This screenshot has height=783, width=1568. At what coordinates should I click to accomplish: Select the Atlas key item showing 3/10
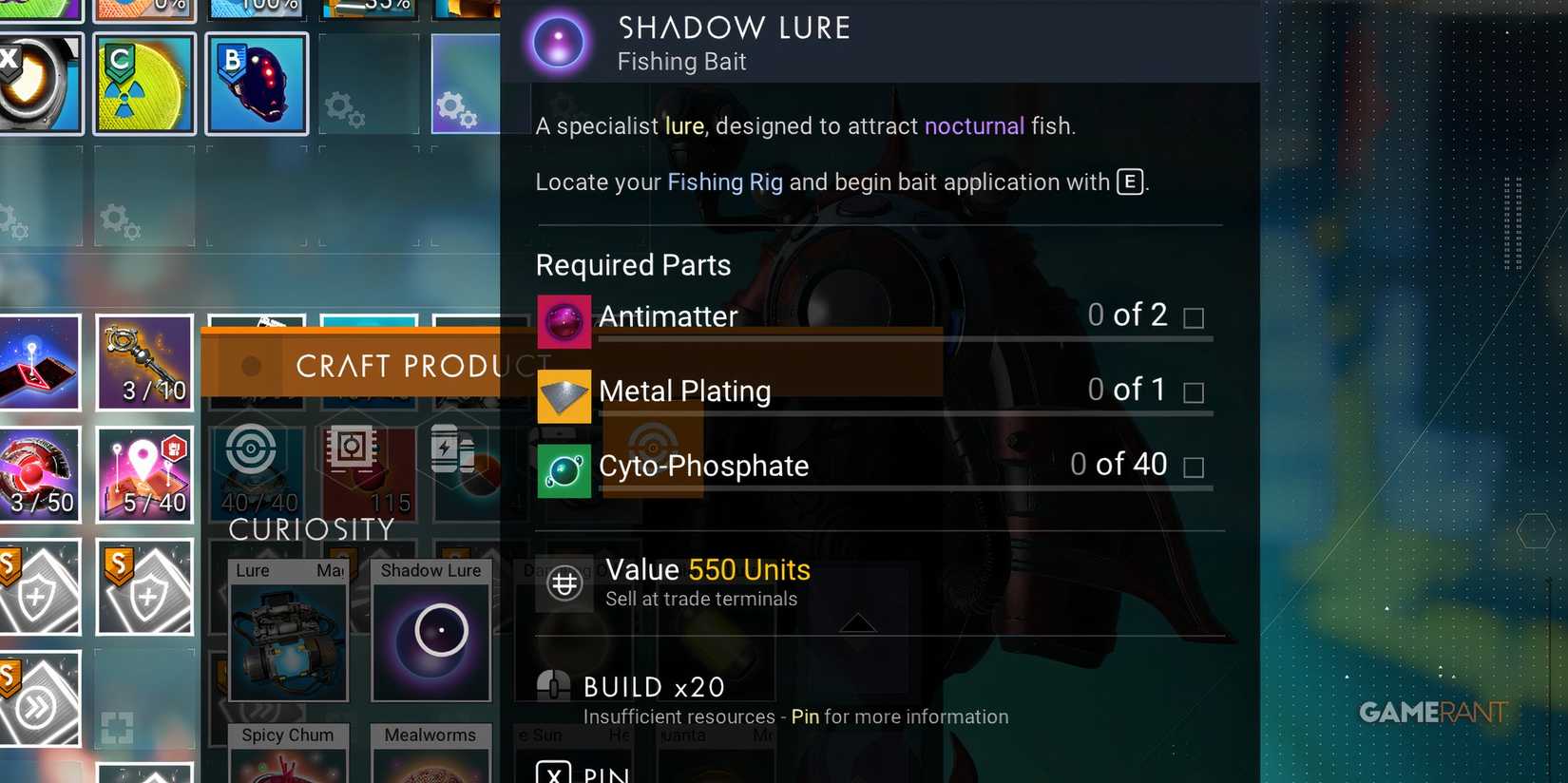(143, 362)
